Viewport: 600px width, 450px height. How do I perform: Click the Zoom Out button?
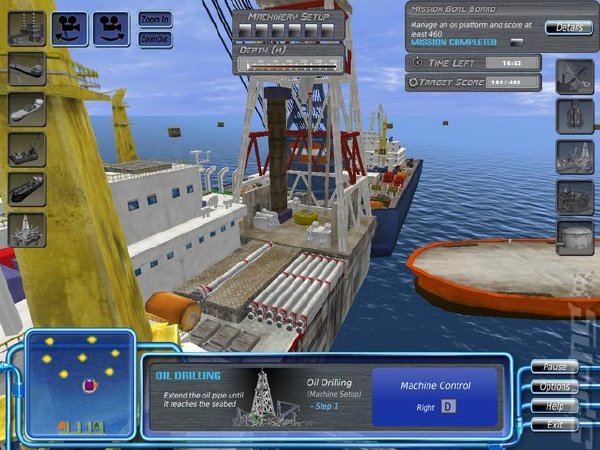pos(155,39)
